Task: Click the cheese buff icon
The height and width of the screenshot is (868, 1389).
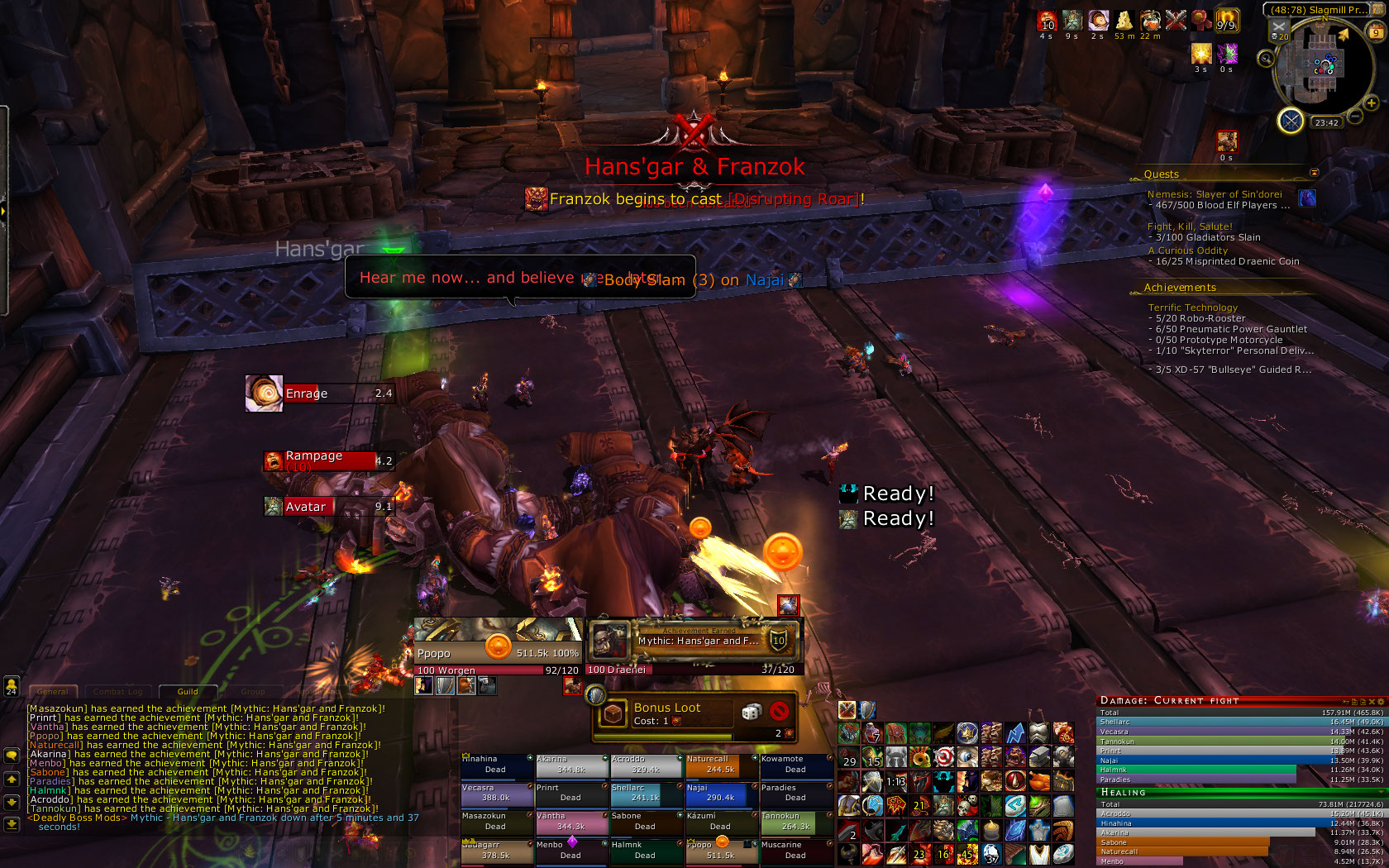Action: 1124,21
